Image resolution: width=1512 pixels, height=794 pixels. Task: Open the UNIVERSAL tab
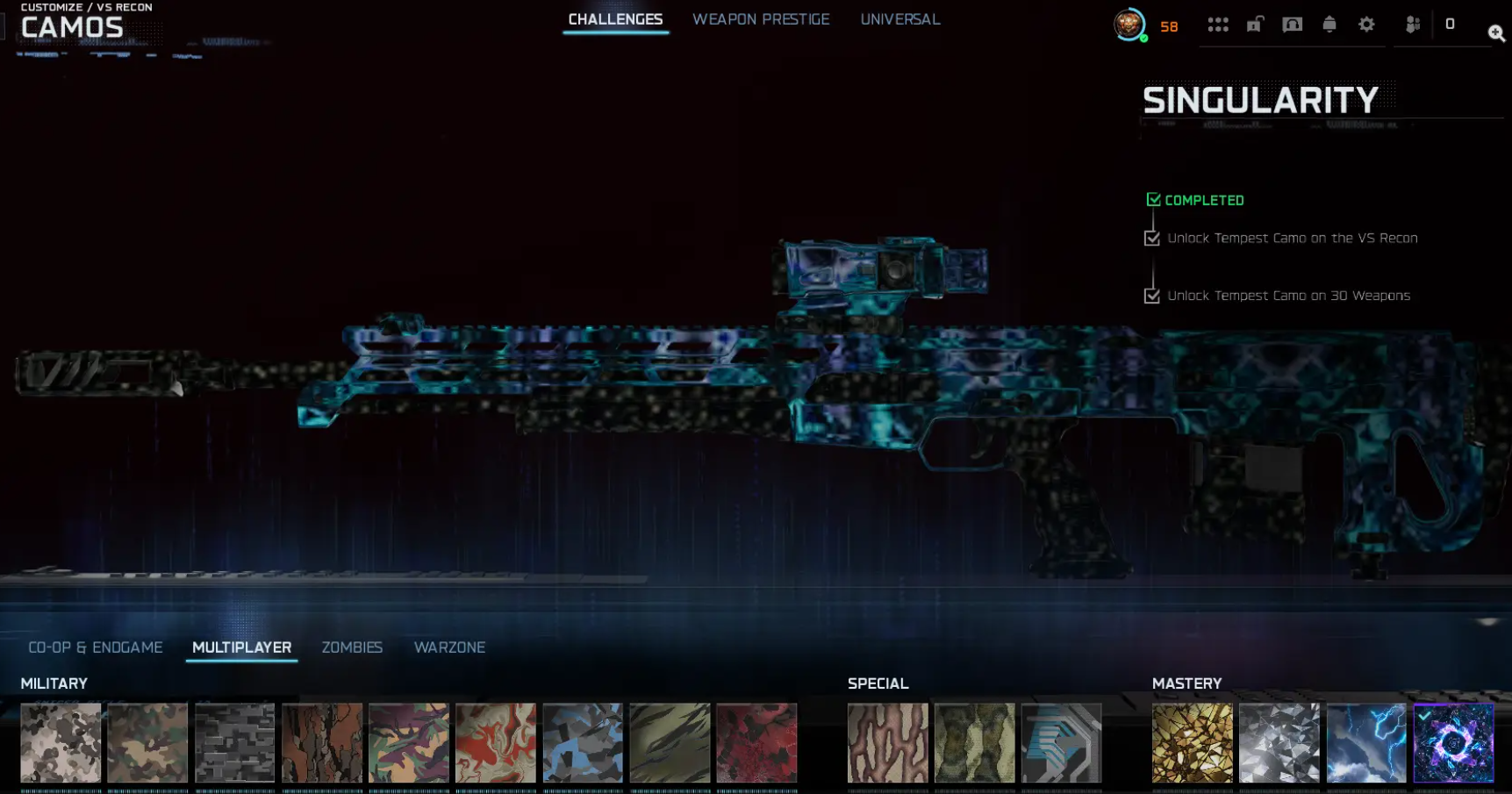click(899, 19)
